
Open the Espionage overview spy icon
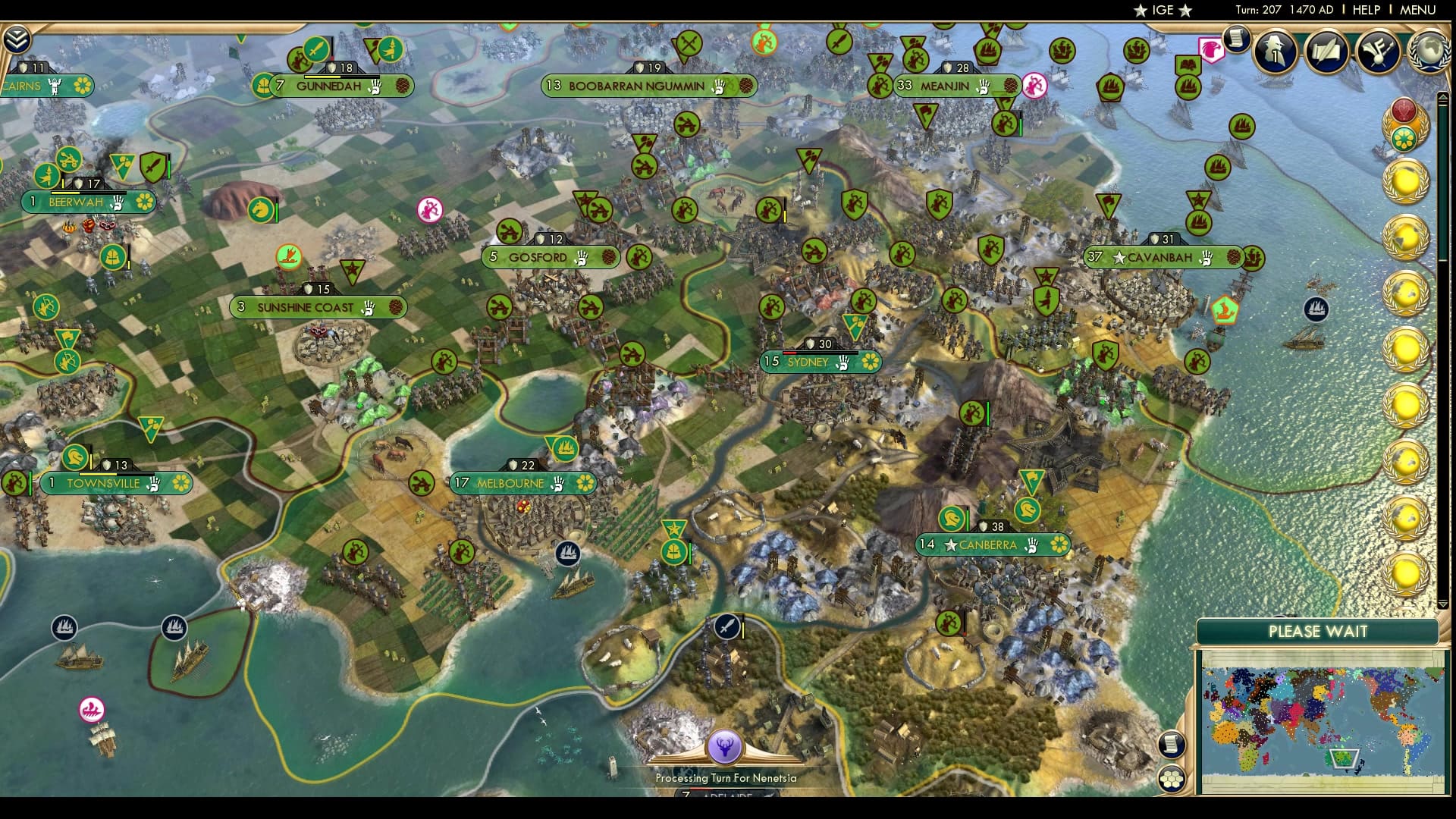click(1275, 52)
